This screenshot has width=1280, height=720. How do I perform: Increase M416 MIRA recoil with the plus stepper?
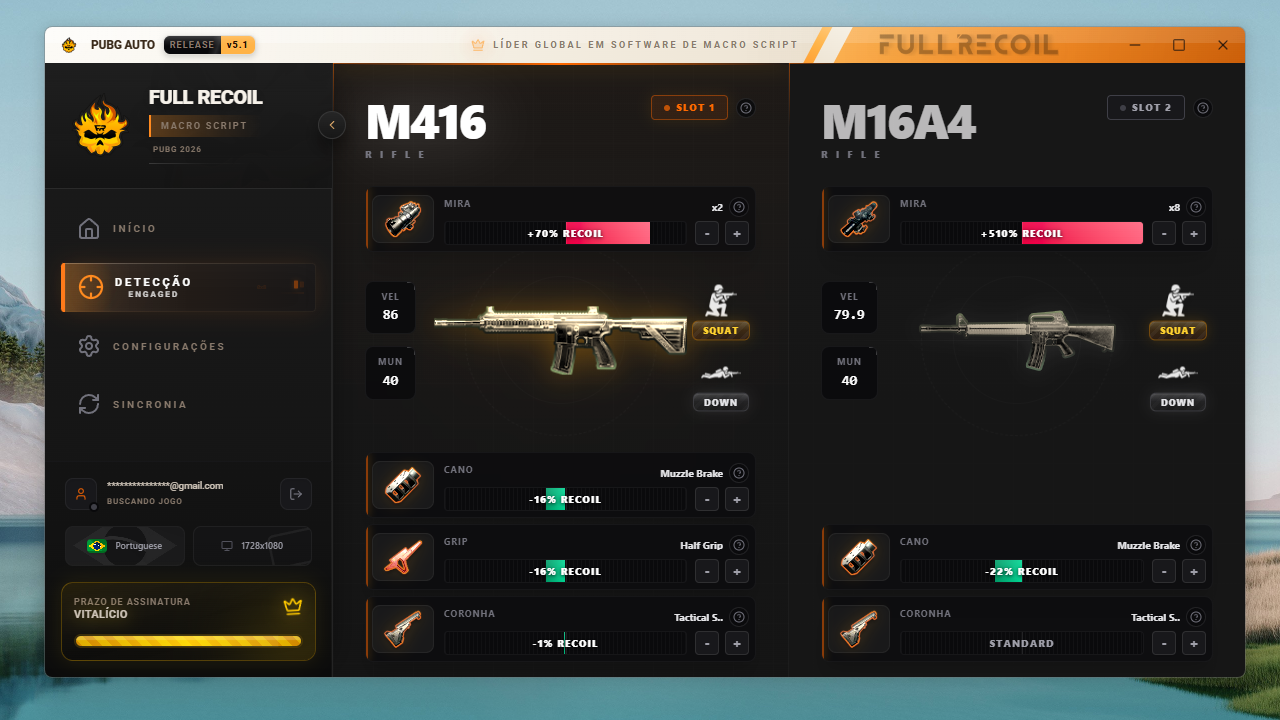tap(737, 233)
